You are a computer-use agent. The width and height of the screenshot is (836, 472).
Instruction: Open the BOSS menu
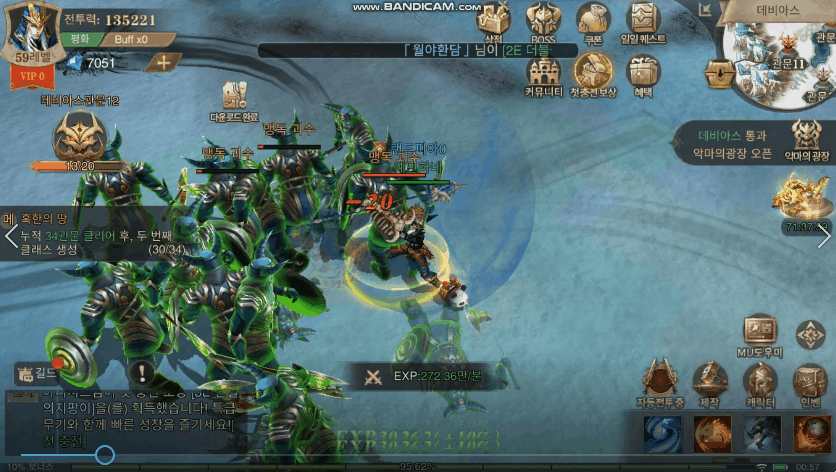(x=543, y=20)
